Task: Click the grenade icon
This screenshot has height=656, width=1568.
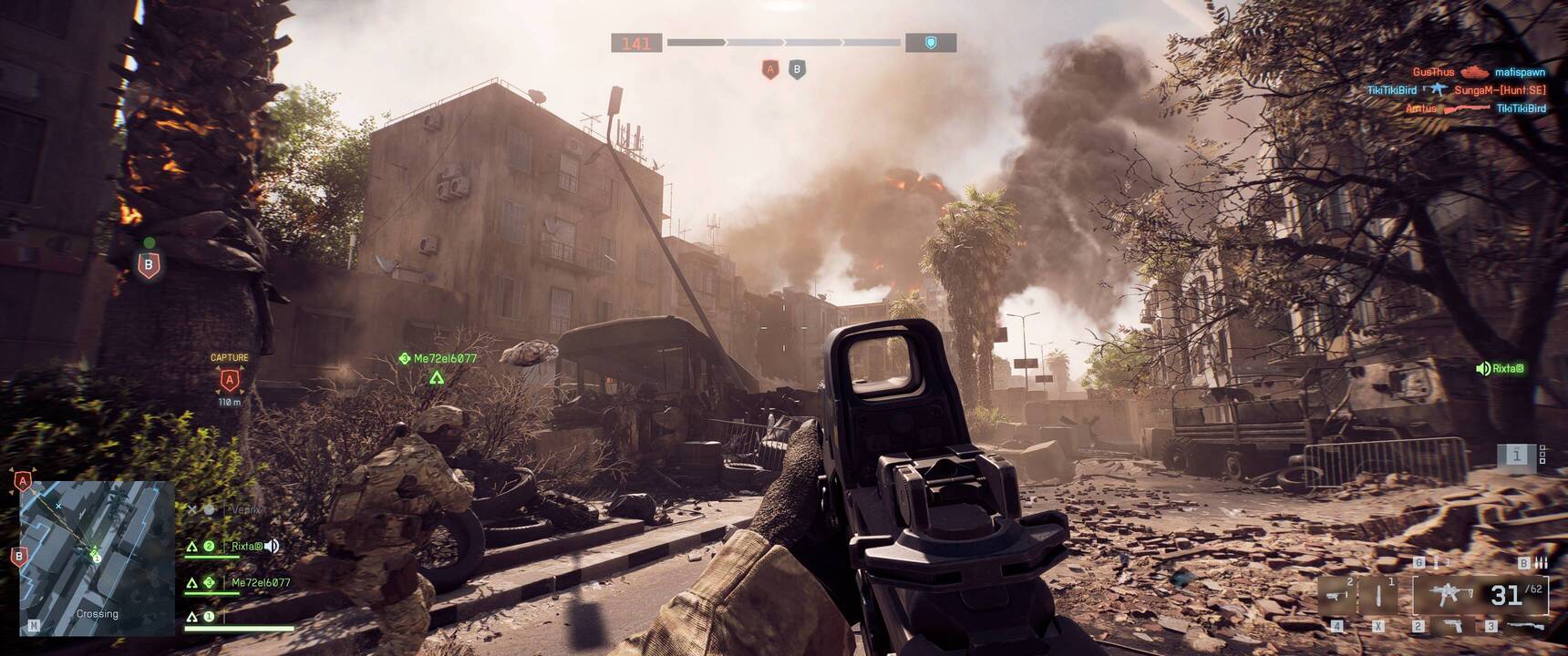Action: pos(1435,563)
